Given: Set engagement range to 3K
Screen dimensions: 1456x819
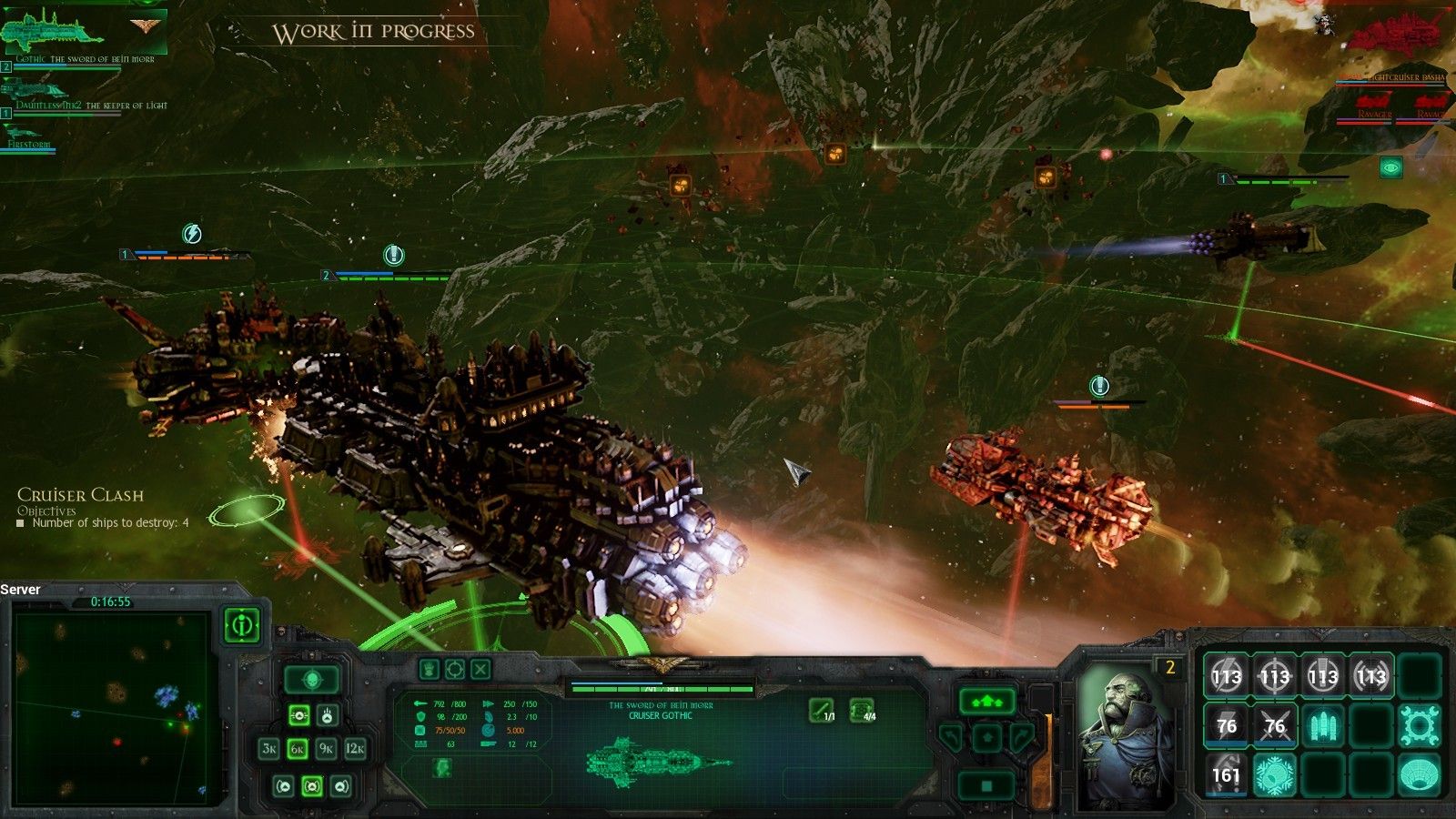Looking at the screenshot, I should point(269,749).
